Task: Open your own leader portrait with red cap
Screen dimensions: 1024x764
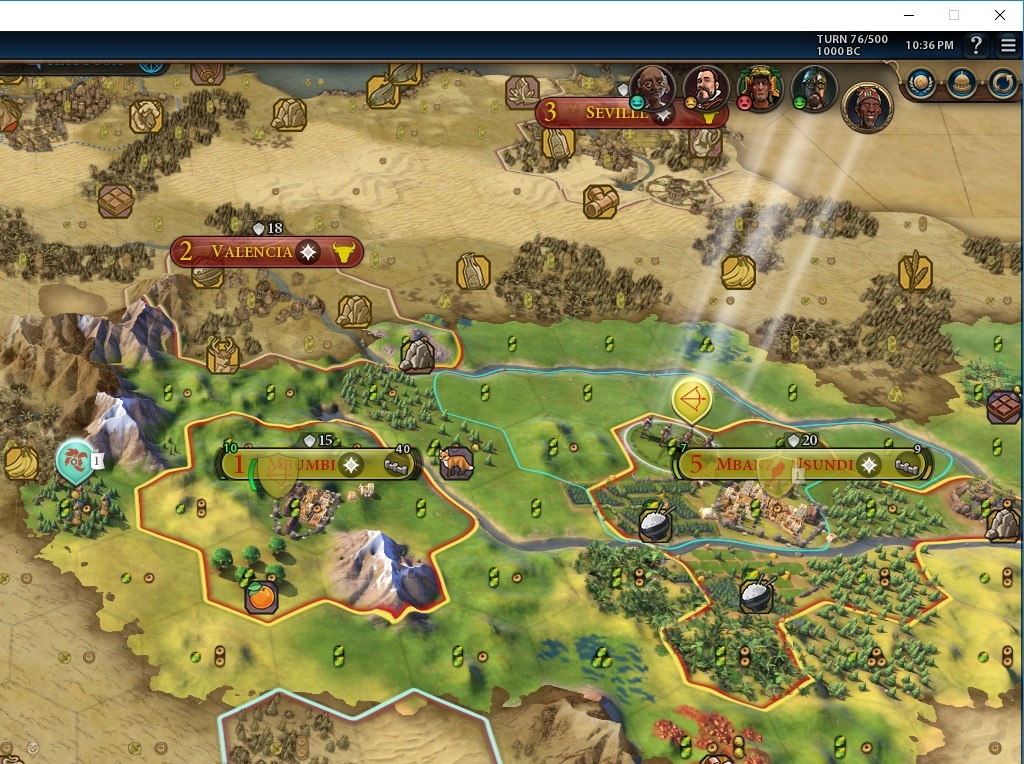Action: [x=867, y=106]
